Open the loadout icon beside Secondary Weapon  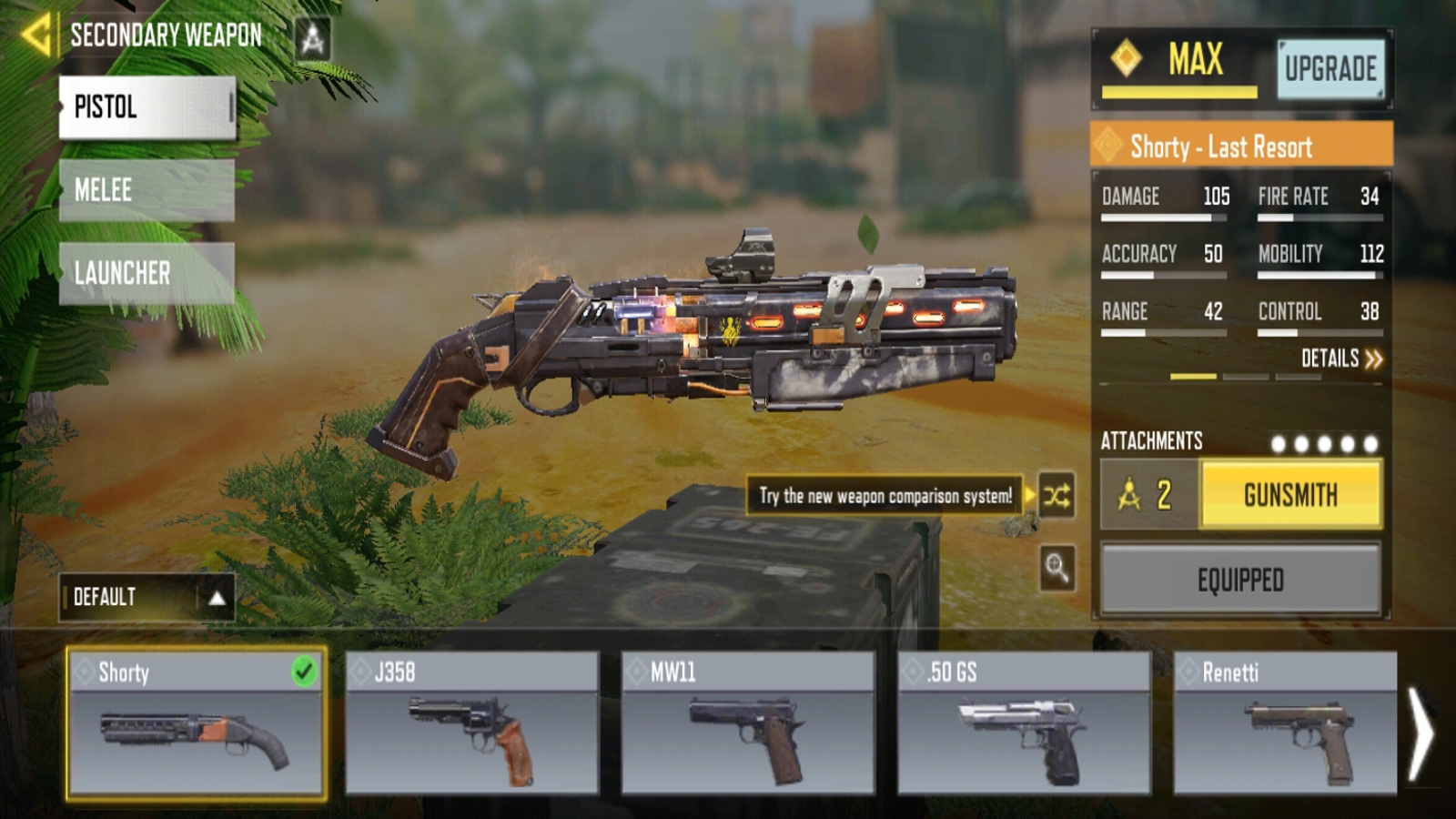click(x=313, y=38)
